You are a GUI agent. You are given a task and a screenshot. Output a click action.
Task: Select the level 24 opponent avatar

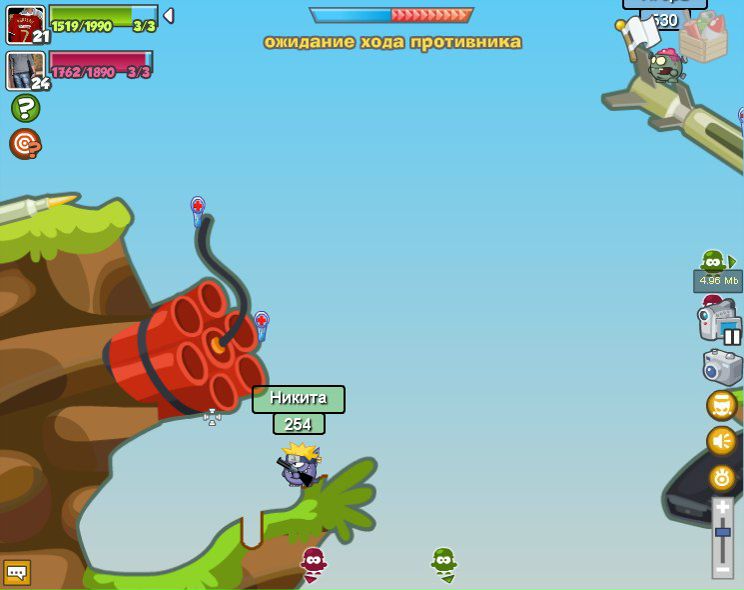(x=26, y=71)
